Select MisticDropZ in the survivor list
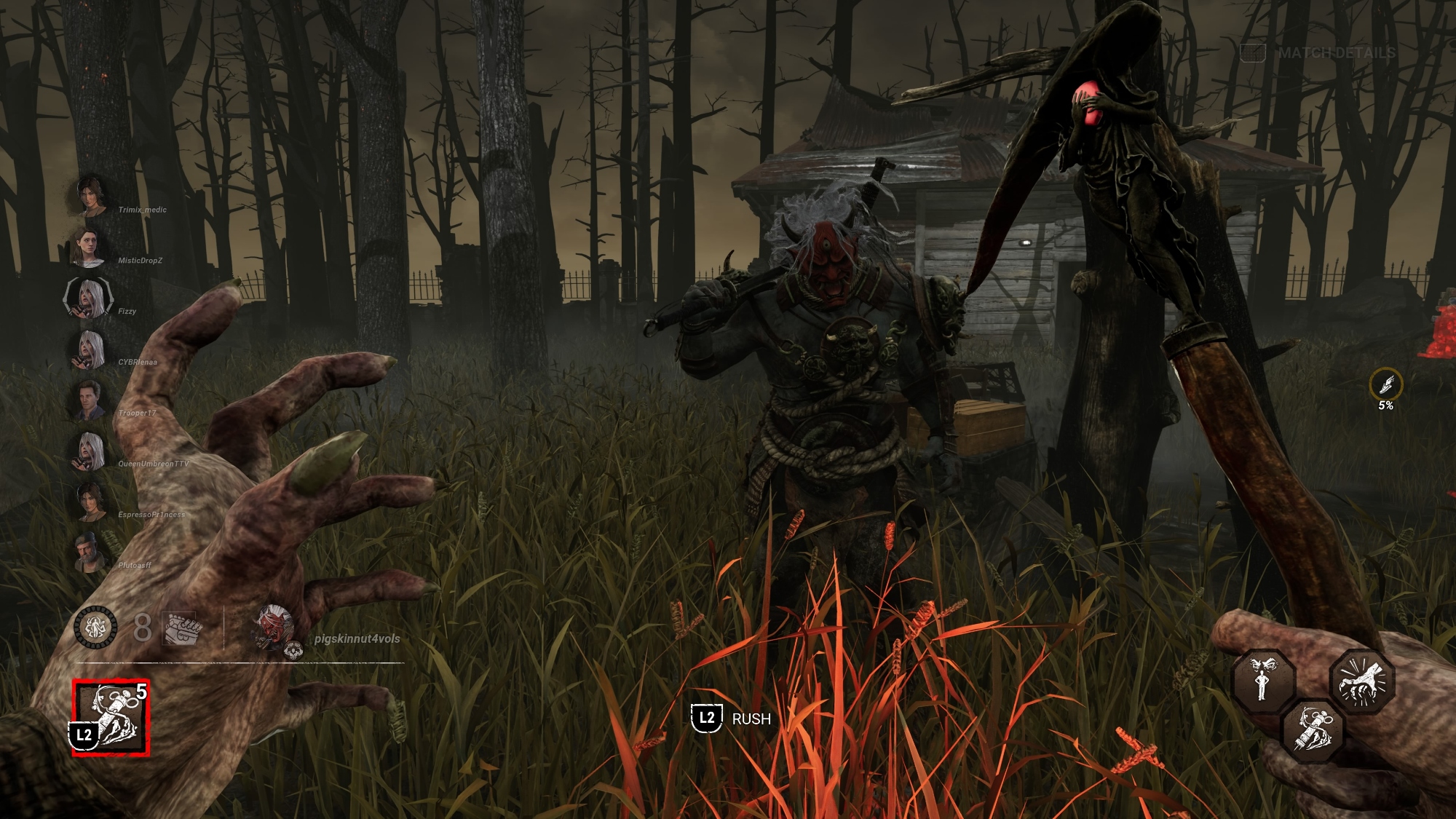The image size is (1456, 819). (88, 248)
